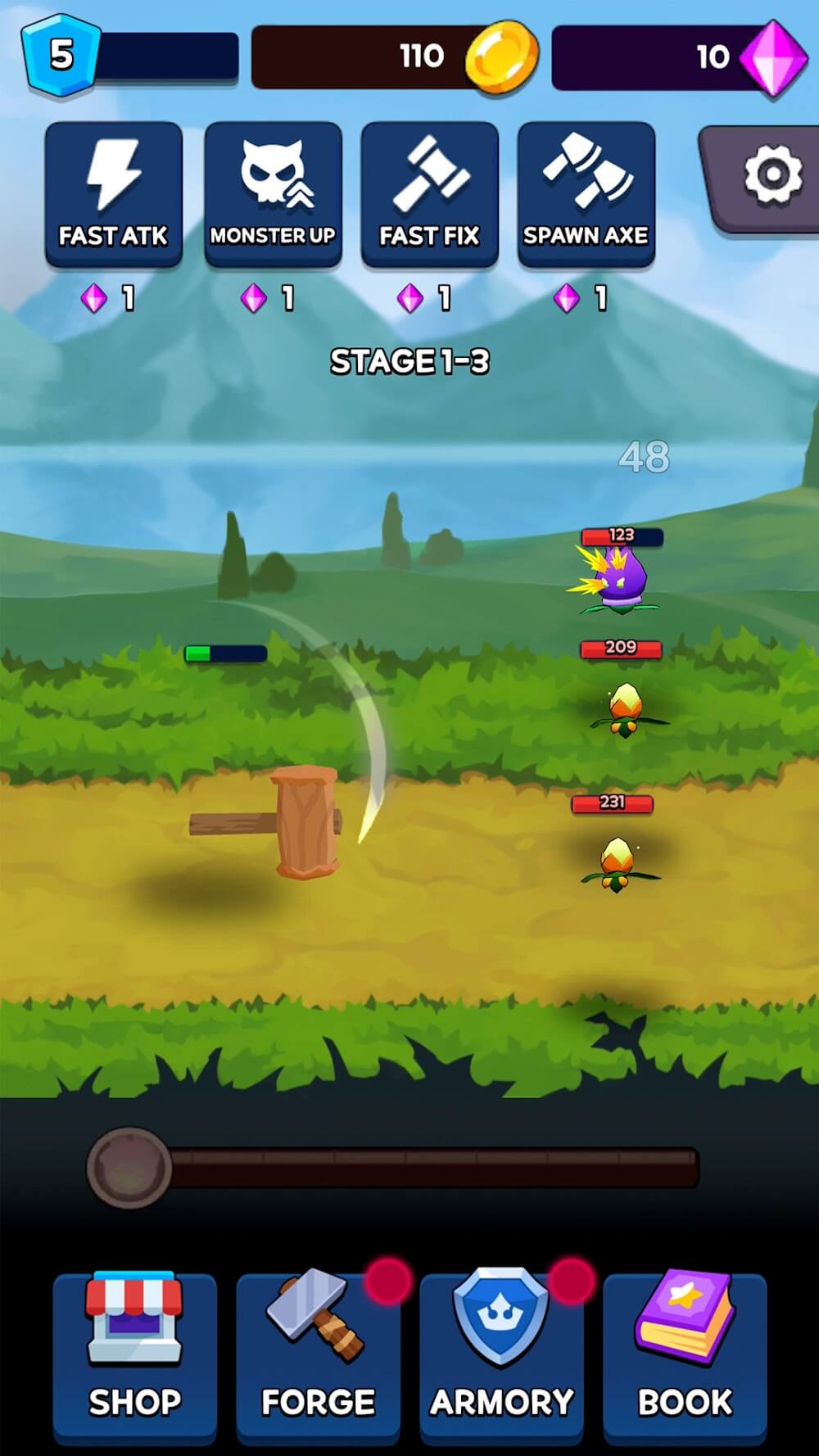
Task: Open the Armory
Action: pyautogui.click(x=501, y=1357)
